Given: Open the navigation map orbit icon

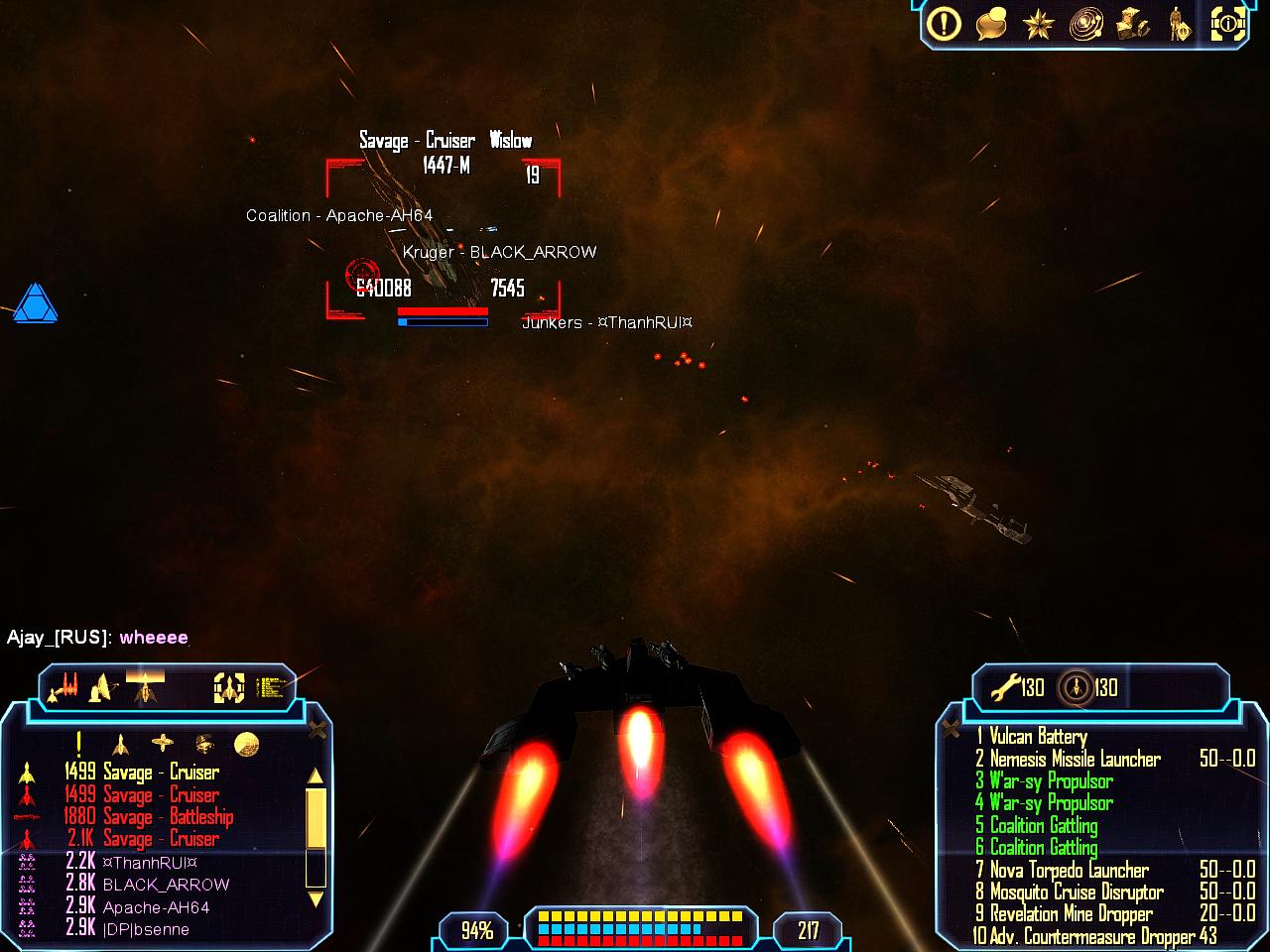Looking at the screenshot, I should (1085, 24).
